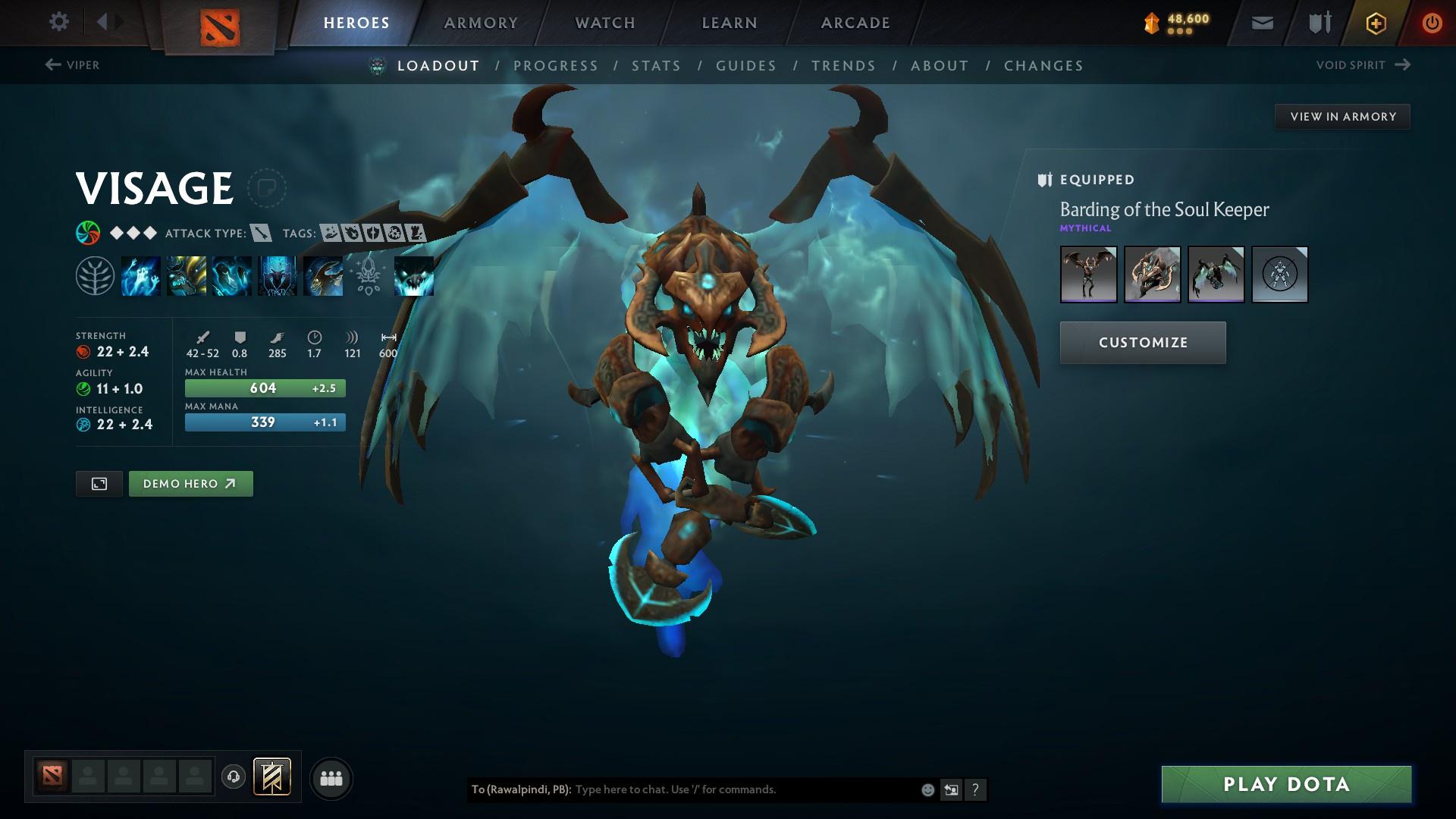Screen dimensions: 1456x819
Task: View the Soul Assumption ability icon
Action: (186, 275)
